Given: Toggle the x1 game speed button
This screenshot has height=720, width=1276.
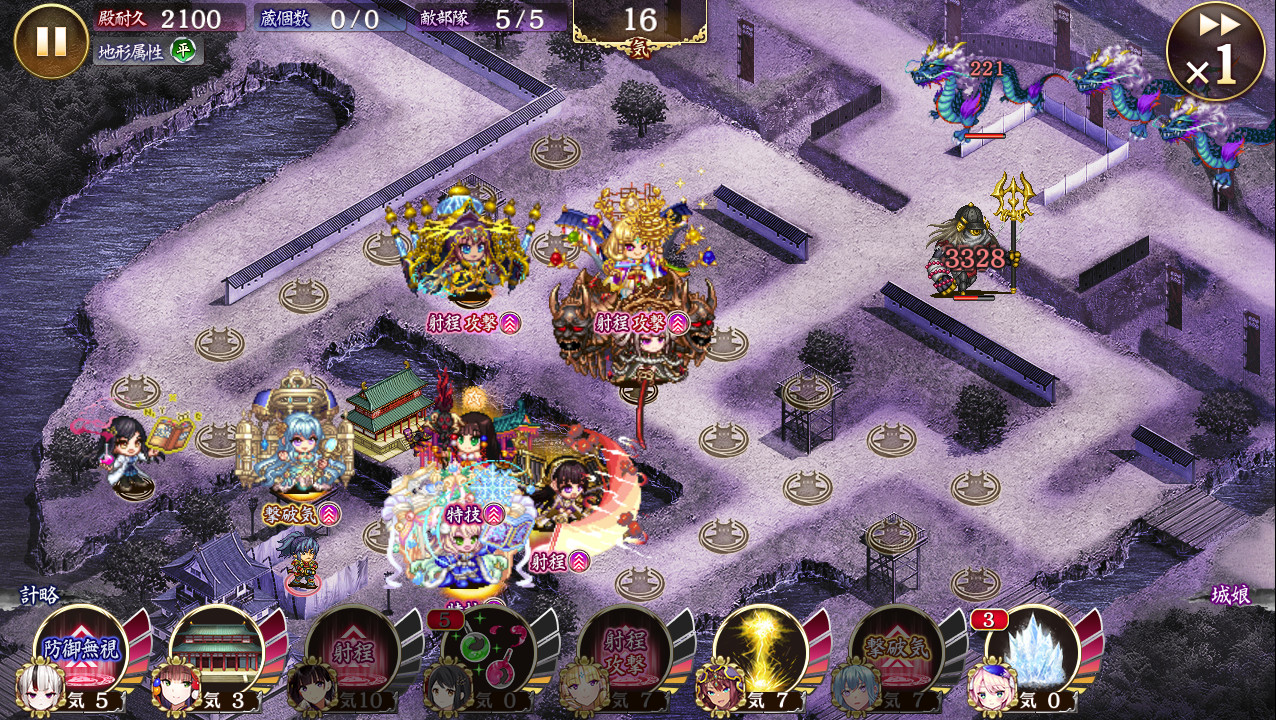Looking at the screenshot, I should tap(1215, 50).
